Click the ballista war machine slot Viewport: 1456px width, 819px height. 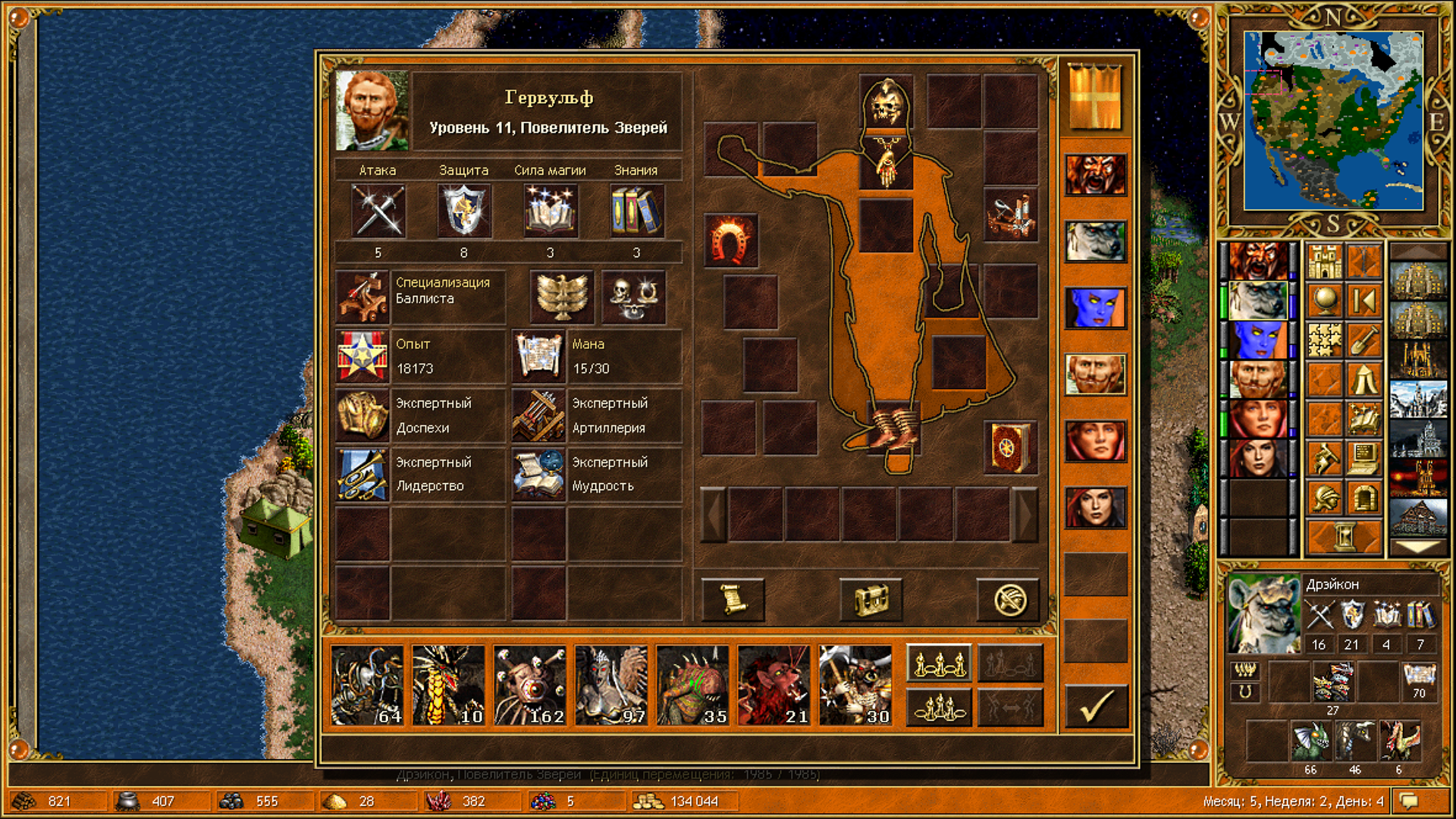coord(1009,215)
